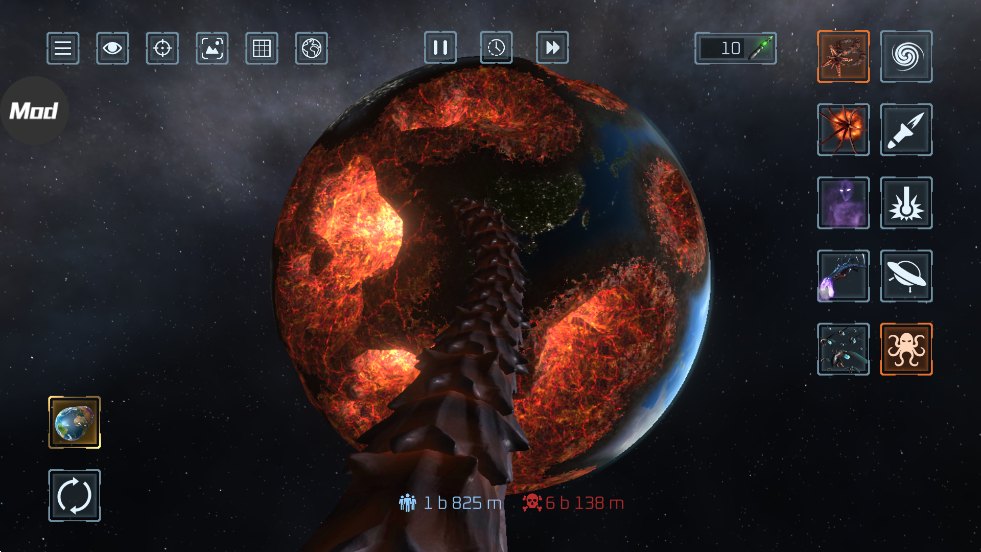This screenshot has width=981, height=552.
Task: Select the orange explosion weapon
Action: coord(843,129)
